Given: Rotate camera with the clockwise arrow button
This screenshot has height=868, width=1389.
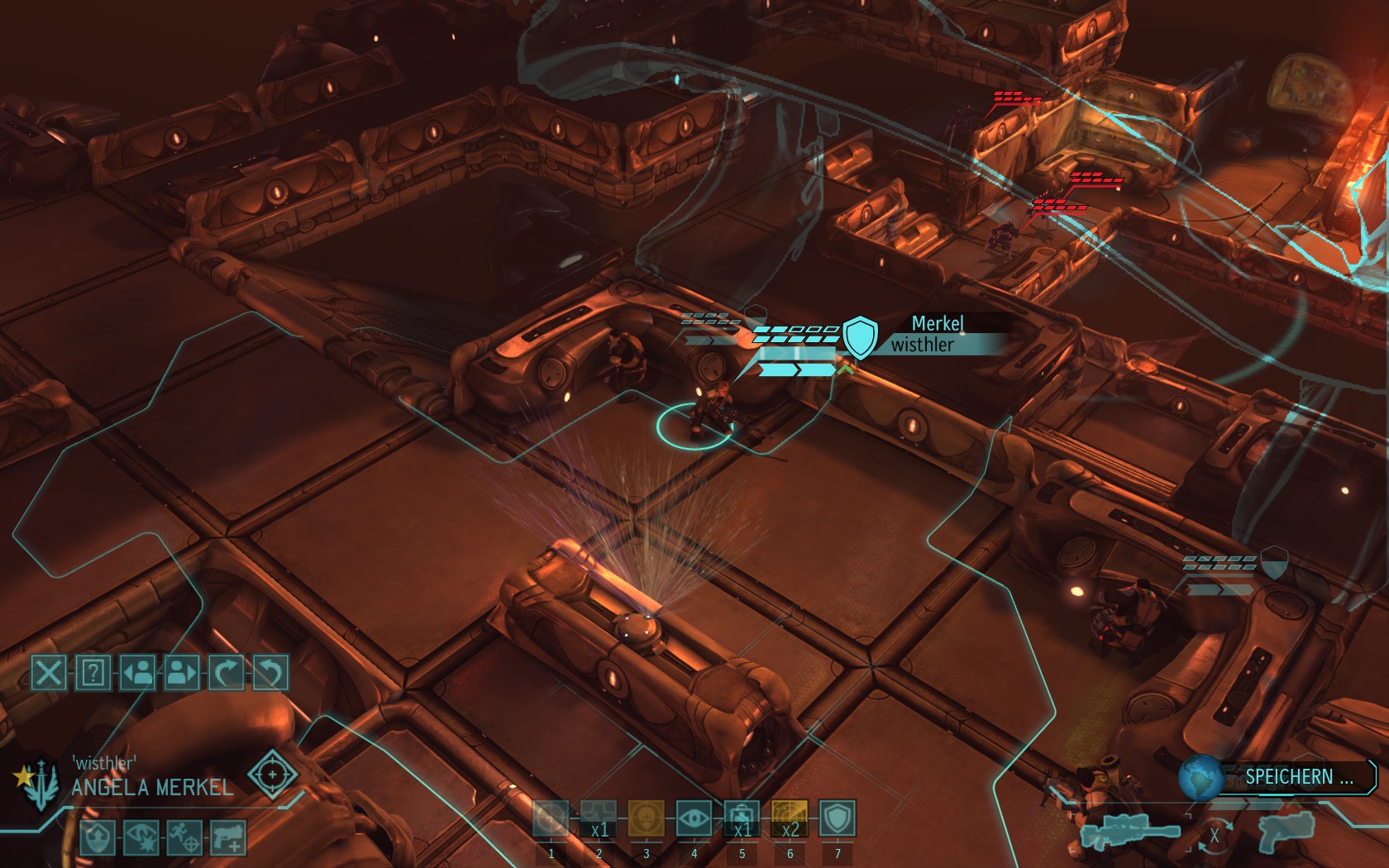Looking at the screenshot, I should (x=226, y=673).
